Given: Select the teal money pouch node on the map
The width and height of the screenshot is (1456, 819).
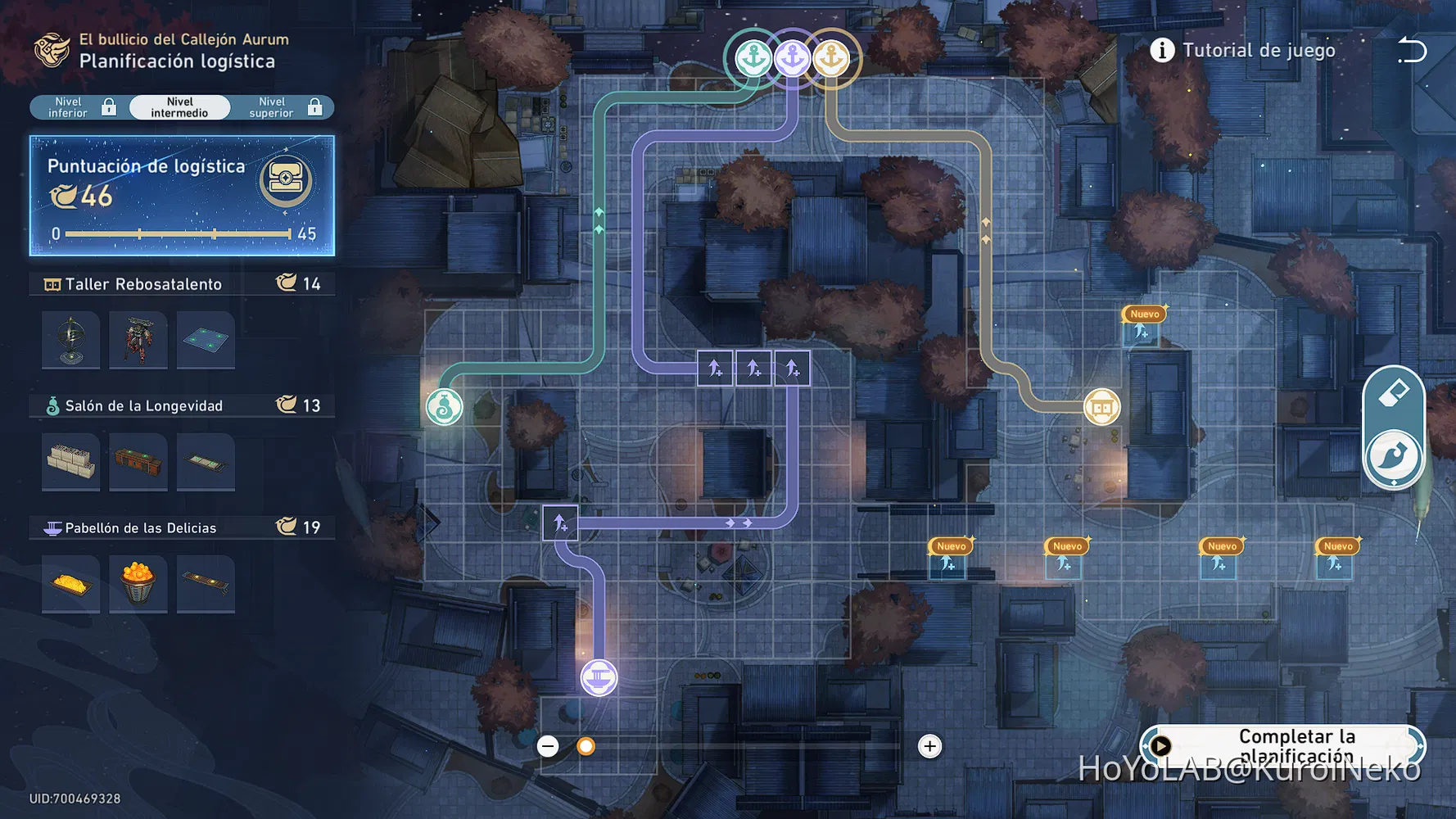Looking at the screenshot, I should pos(445,406).
